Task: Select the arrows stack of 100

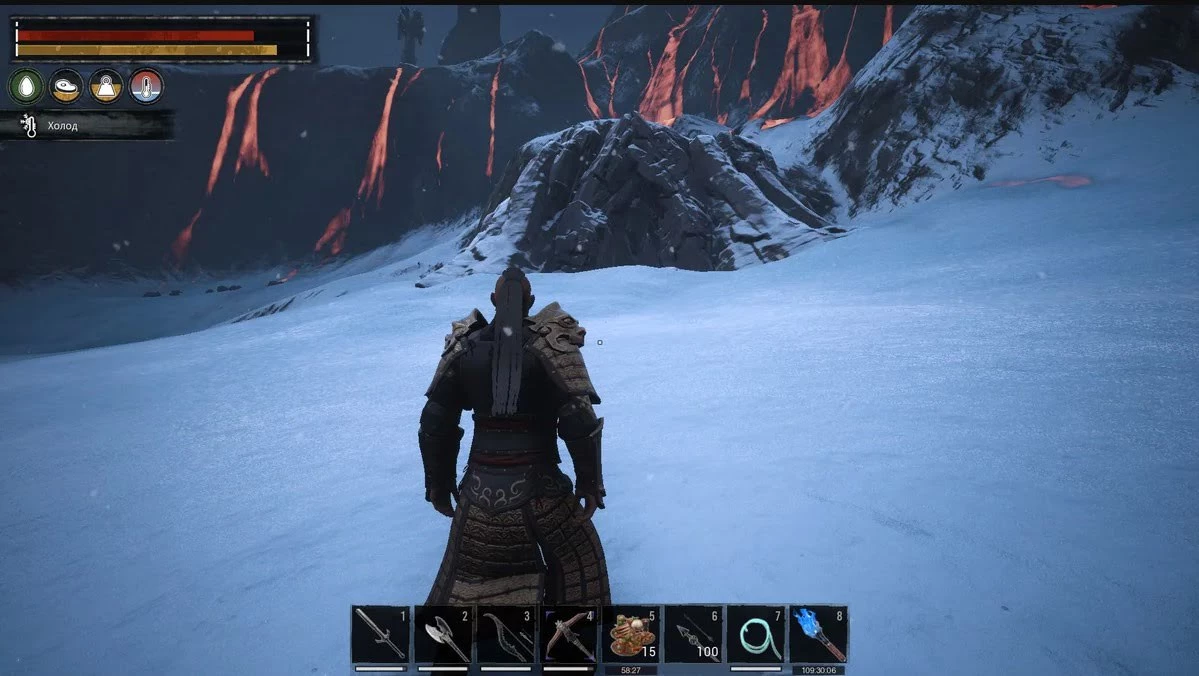Action: click(x=693, y=634)
